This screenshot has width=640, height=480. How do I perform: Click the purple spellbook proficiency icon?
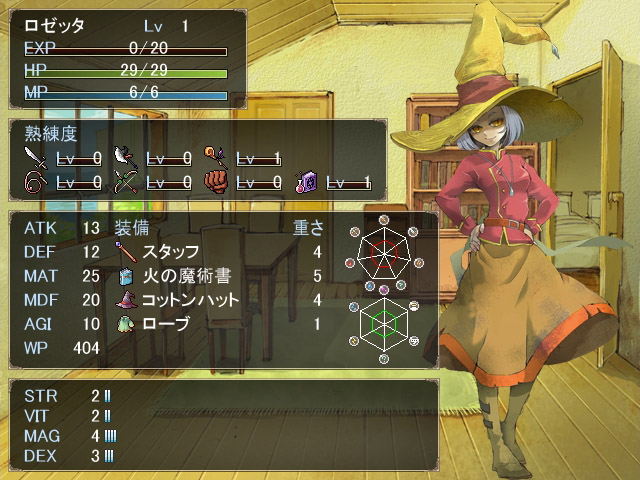point(306,182)
